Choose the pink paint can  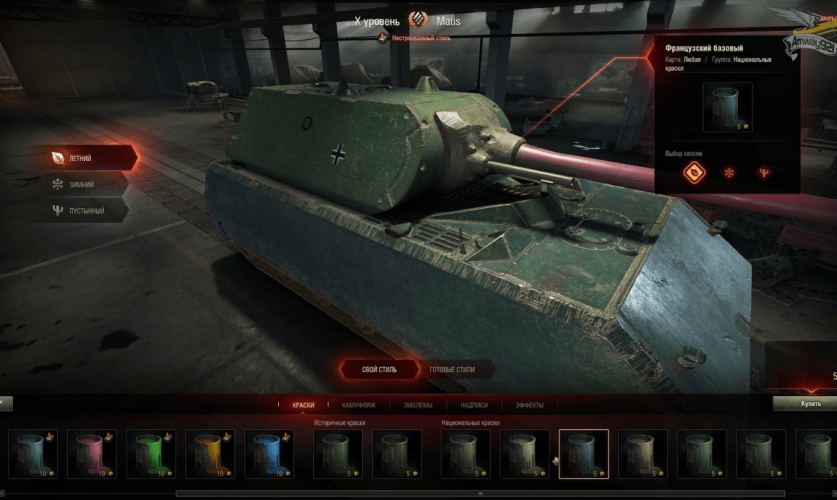tap(91, 453)
